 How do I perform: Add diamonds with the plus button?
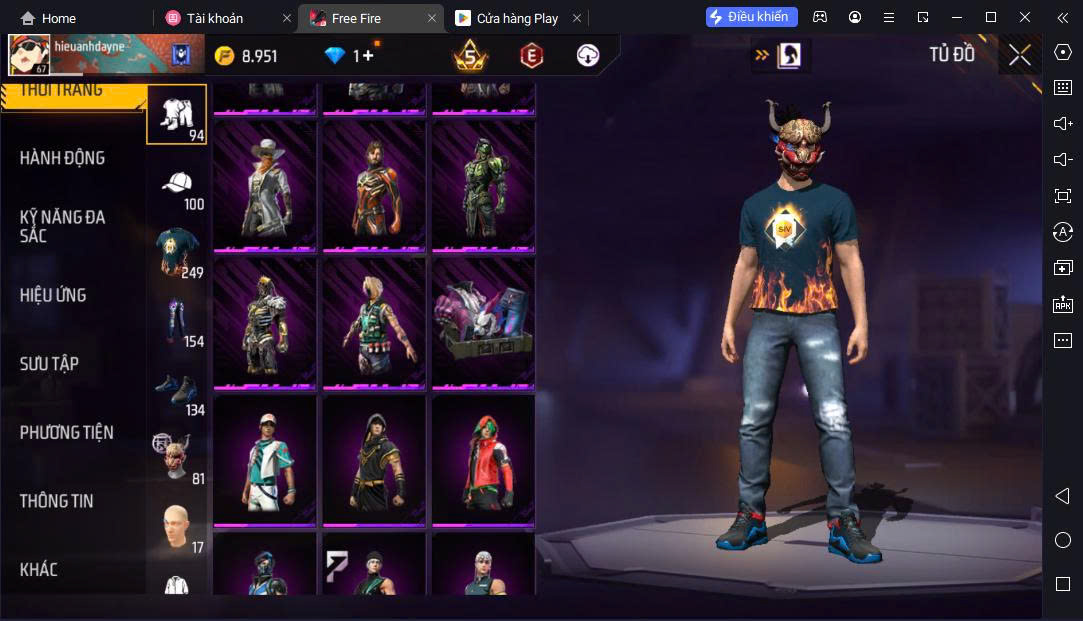coord(368,56)
